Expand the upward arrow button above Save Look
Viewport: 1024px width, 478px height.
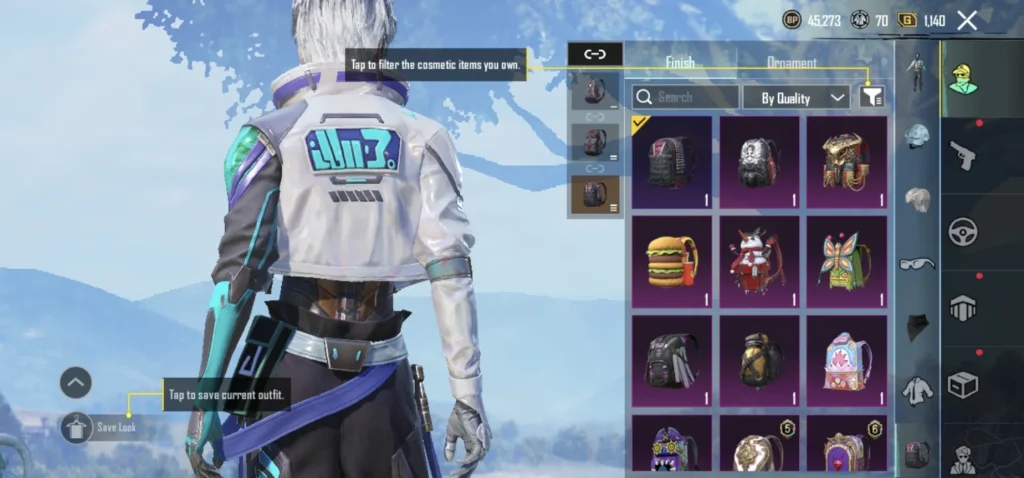point(76,382)
